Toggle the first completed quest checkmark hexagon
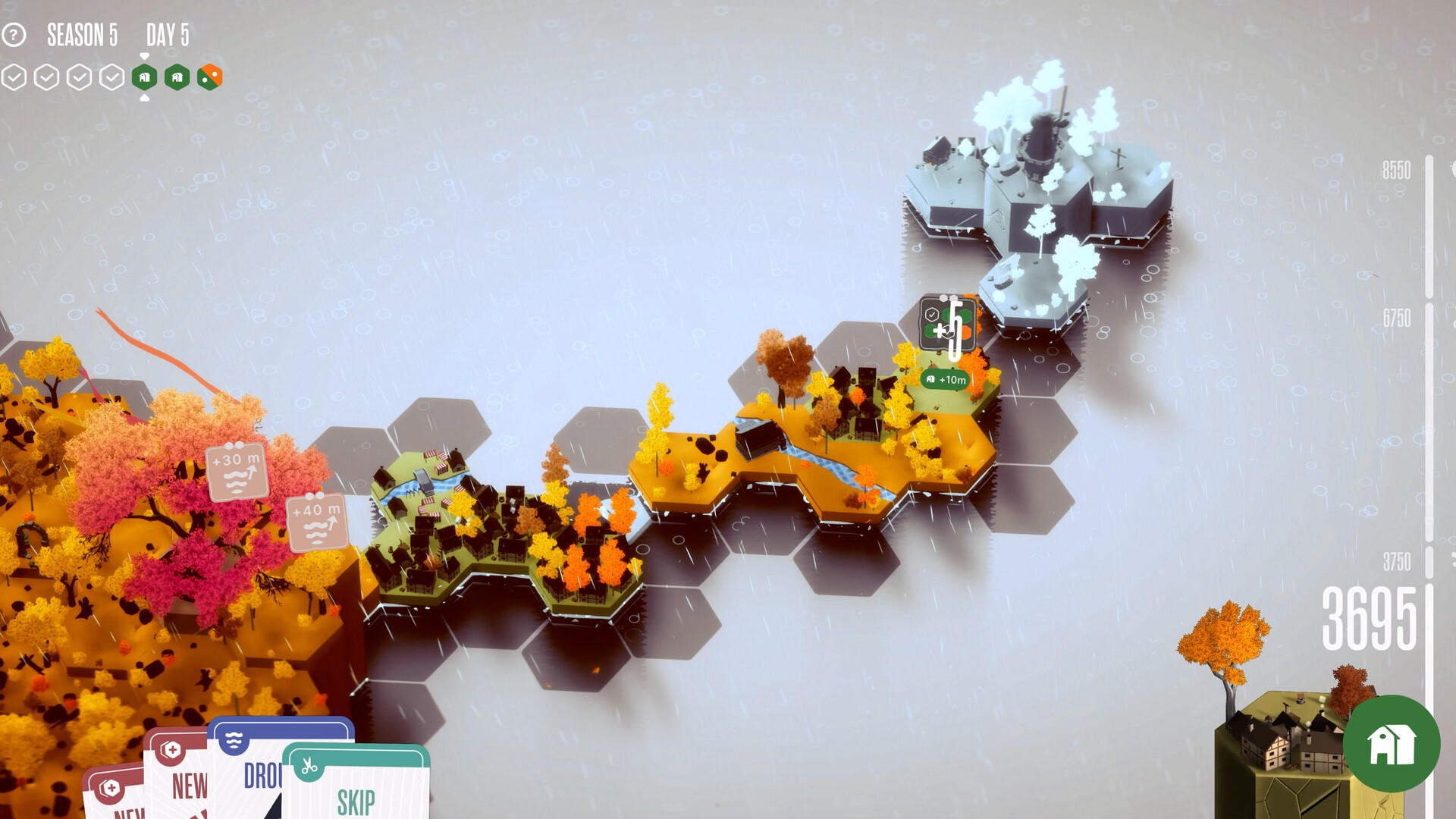The height and width of the screenshot is (819, 1456). pyautogui.click(x=14, y=76)
